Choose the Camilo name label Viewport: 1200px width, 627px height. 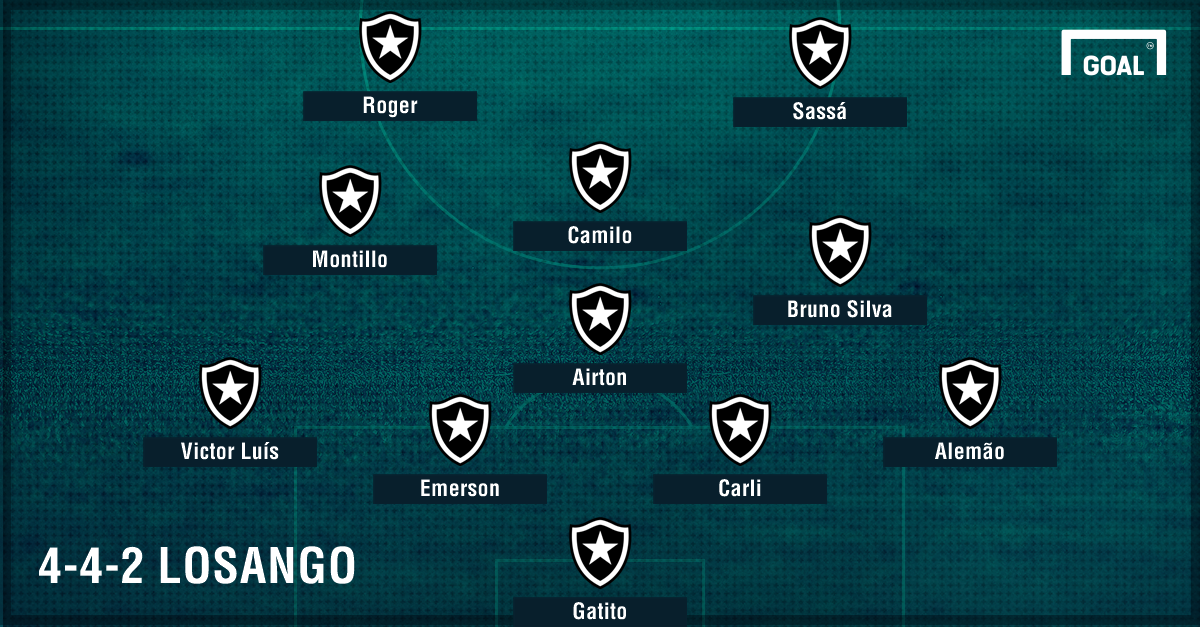[600, 236]
